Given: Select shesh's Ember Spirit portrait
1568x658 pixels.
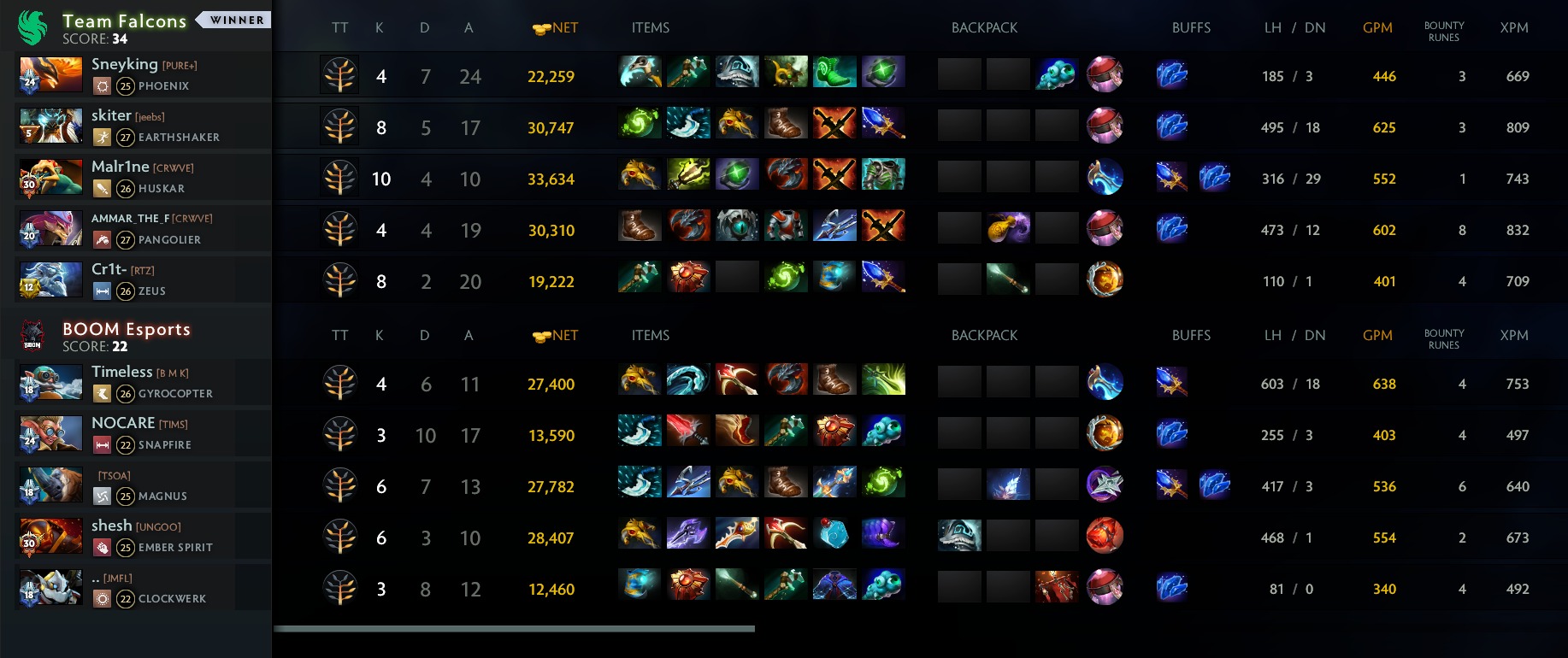Looking at the screenshot, I should (50, 537).
